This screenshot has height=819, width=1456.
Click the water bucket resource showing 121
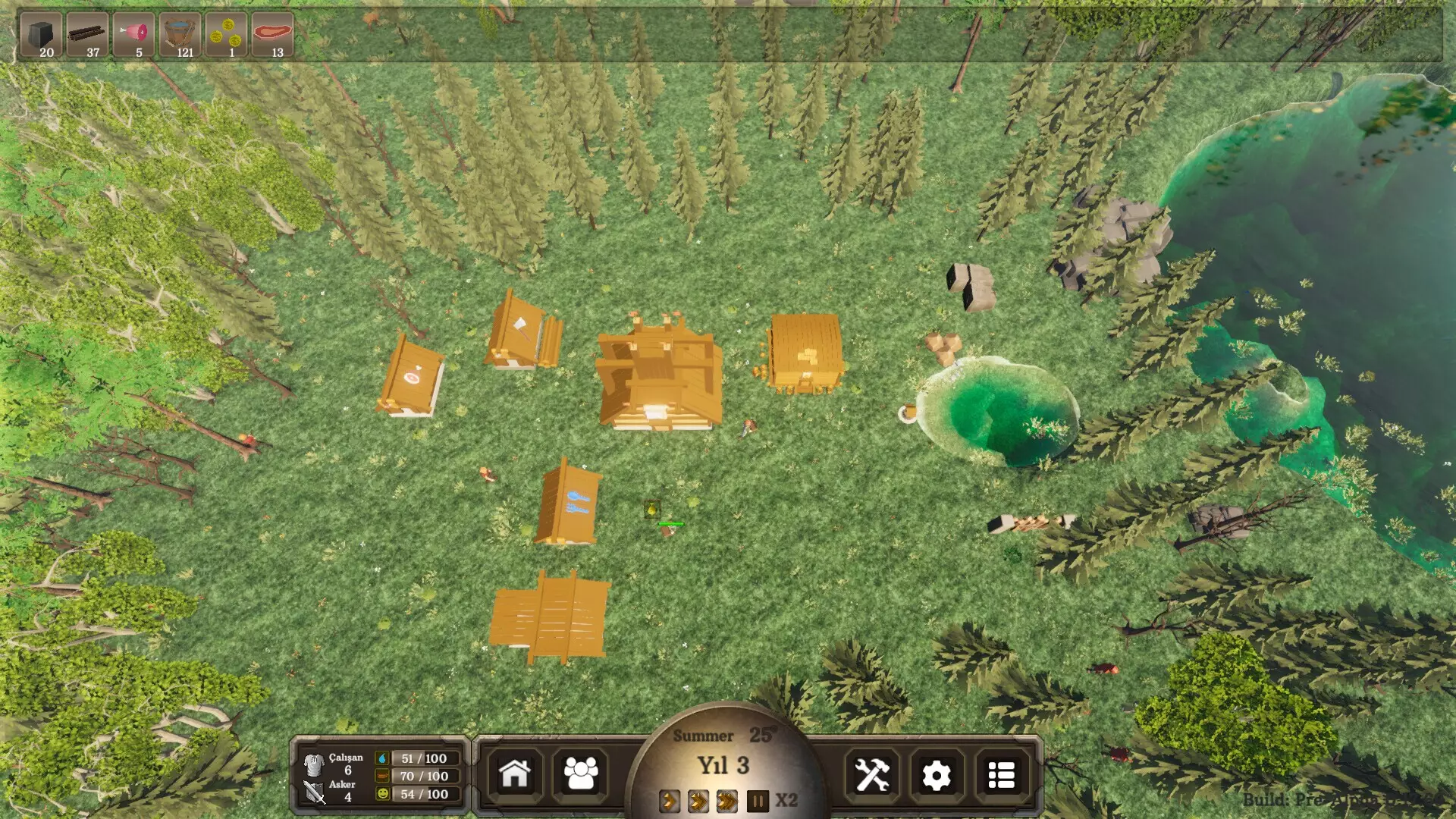tap(180, 32)
